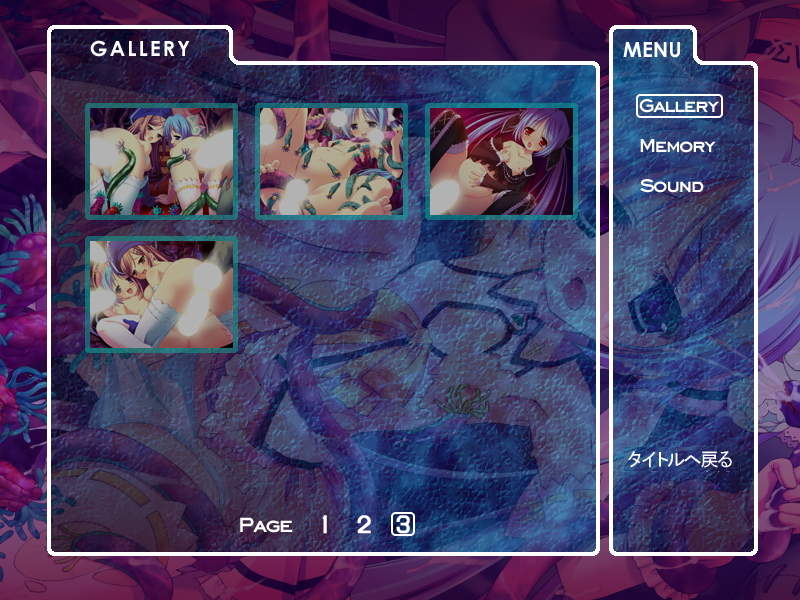This screenshot has width=800, height=600.
Task: Go to gallery page 2
Action: [x=364, y=524]
